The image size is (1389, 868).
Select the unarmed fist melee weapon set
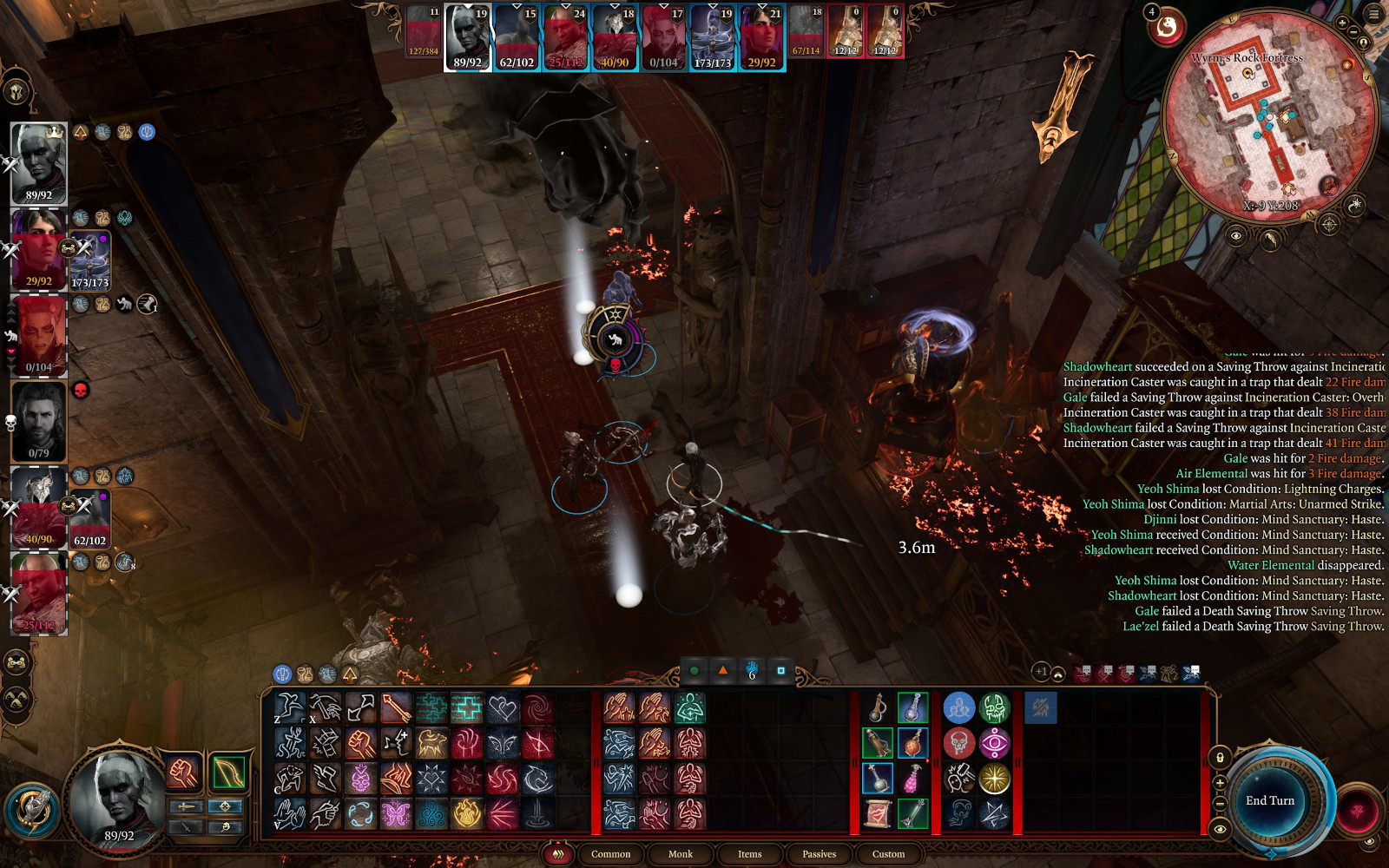click(x=183, y=772)
